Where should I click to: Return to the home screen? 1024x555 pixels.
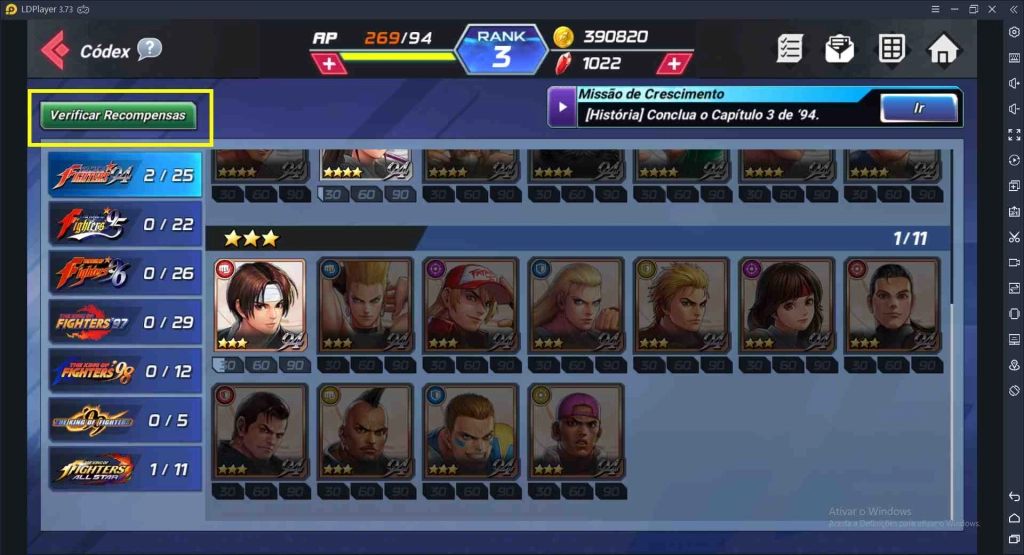(x=943, y=49)
